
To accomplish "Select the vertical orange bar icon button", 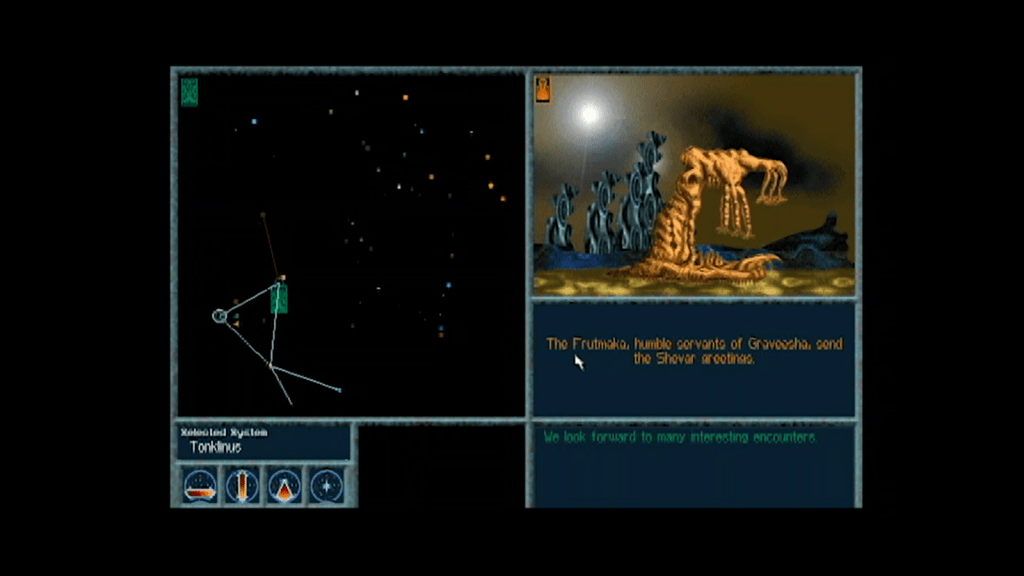I will pyautogui.click(x=243, y=486).
